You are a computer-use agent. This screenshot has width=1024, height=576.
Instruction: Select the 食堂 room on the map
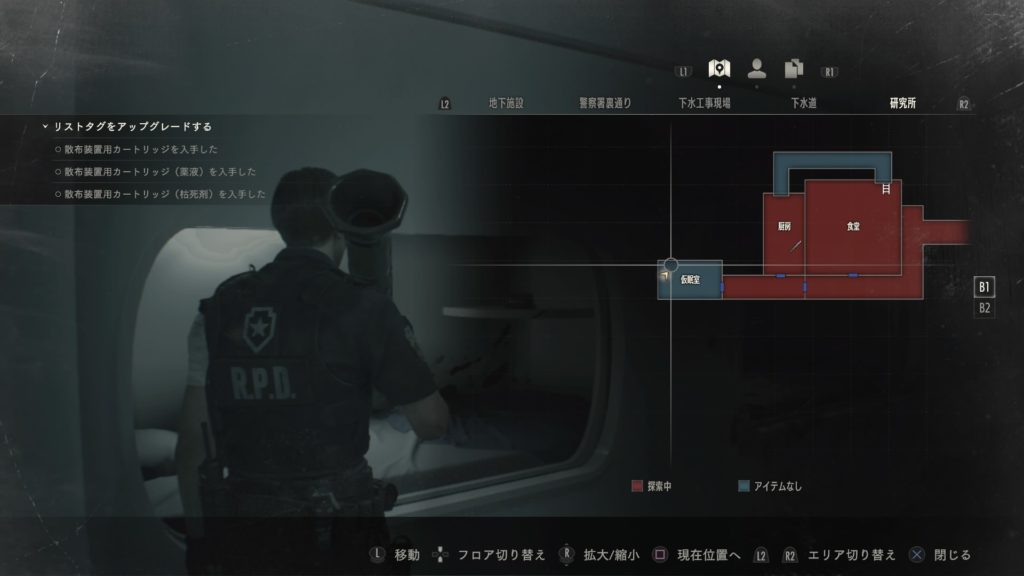pos(853,227)
